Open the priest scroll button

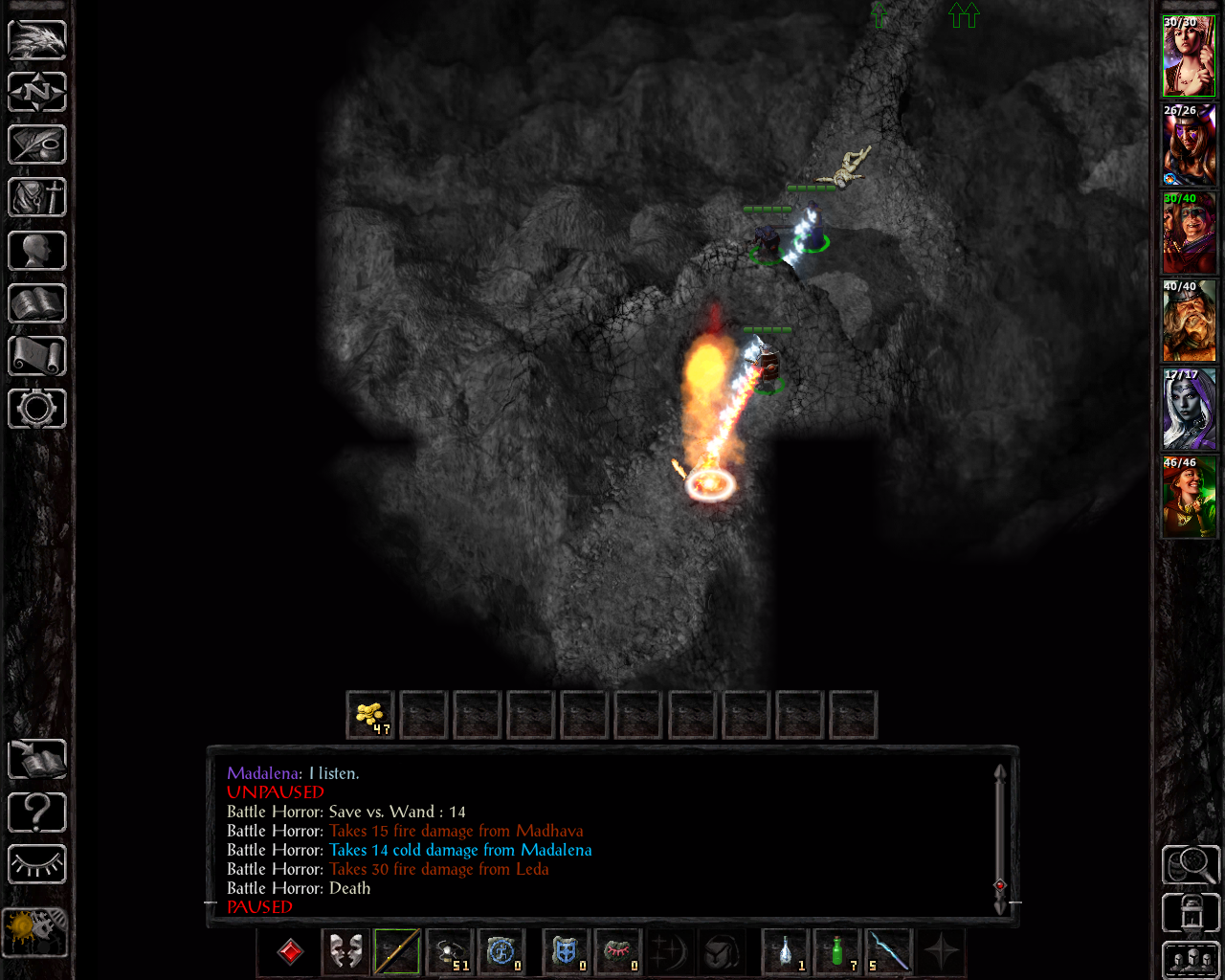click(x=37, y=356)
